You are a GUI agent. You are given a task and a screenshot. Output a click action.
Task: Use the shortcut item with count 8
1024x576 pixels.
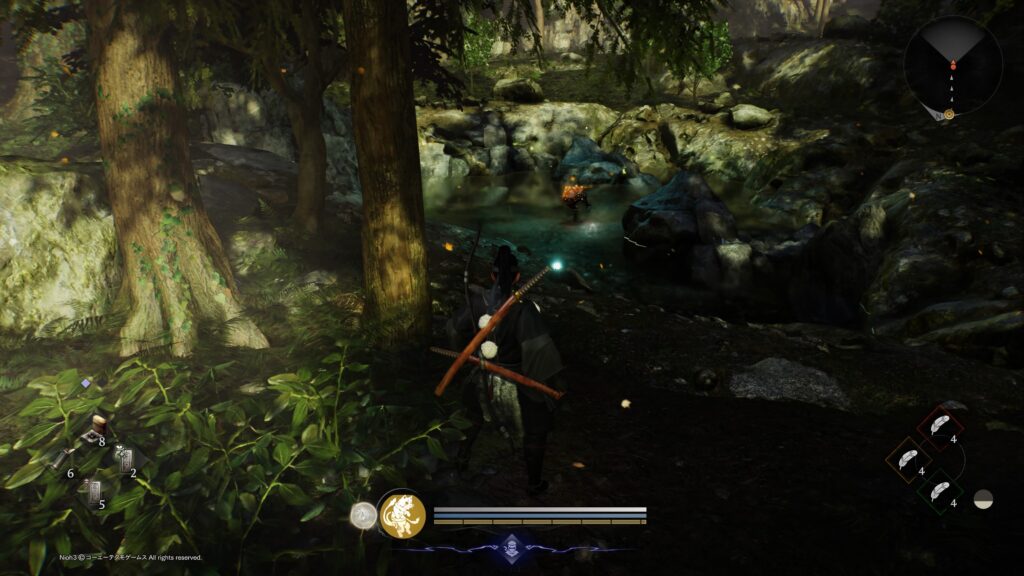point(98,429)
